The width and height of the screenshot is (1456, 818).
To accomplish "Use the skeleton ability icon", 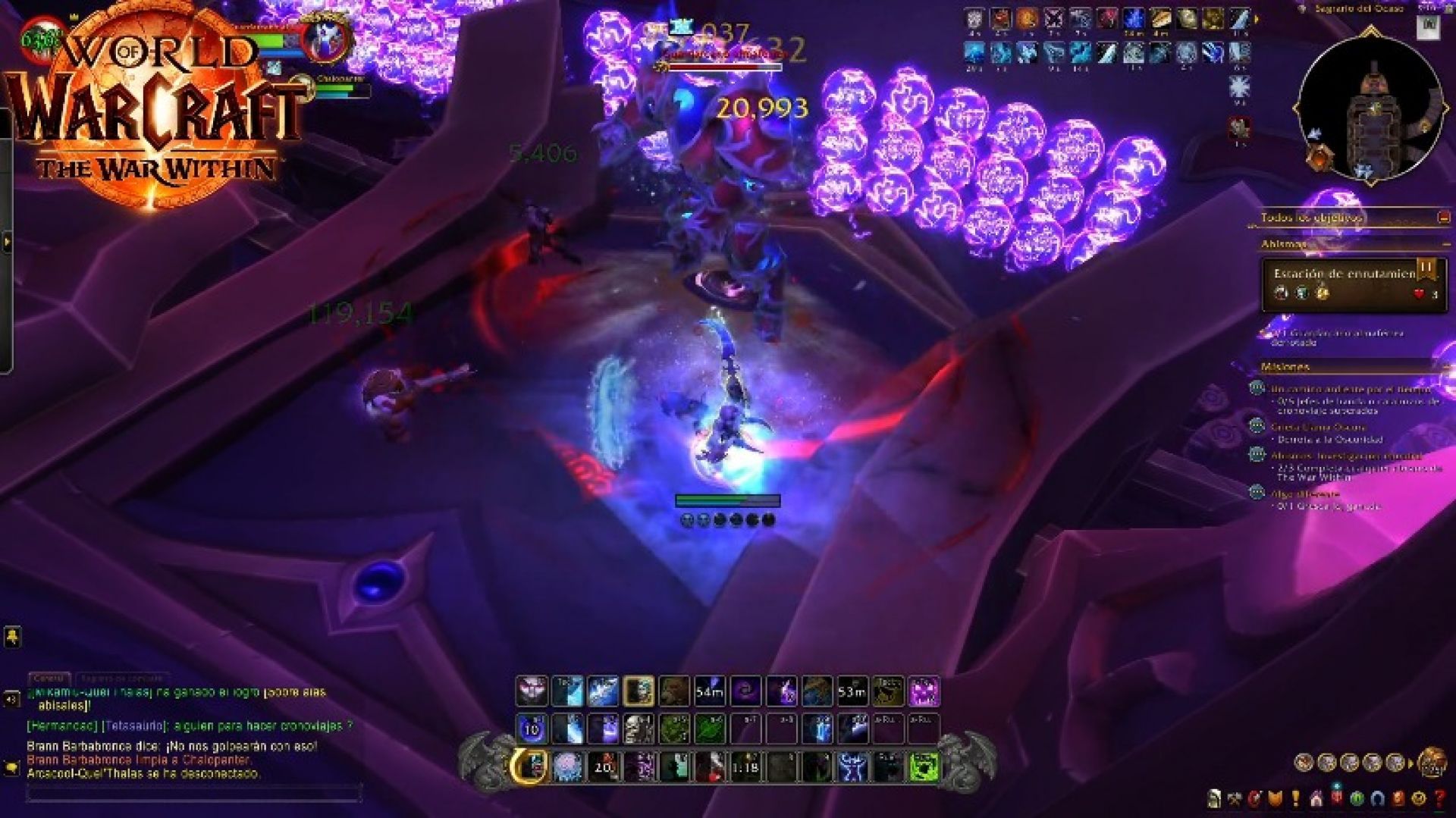I will [638, 729].
